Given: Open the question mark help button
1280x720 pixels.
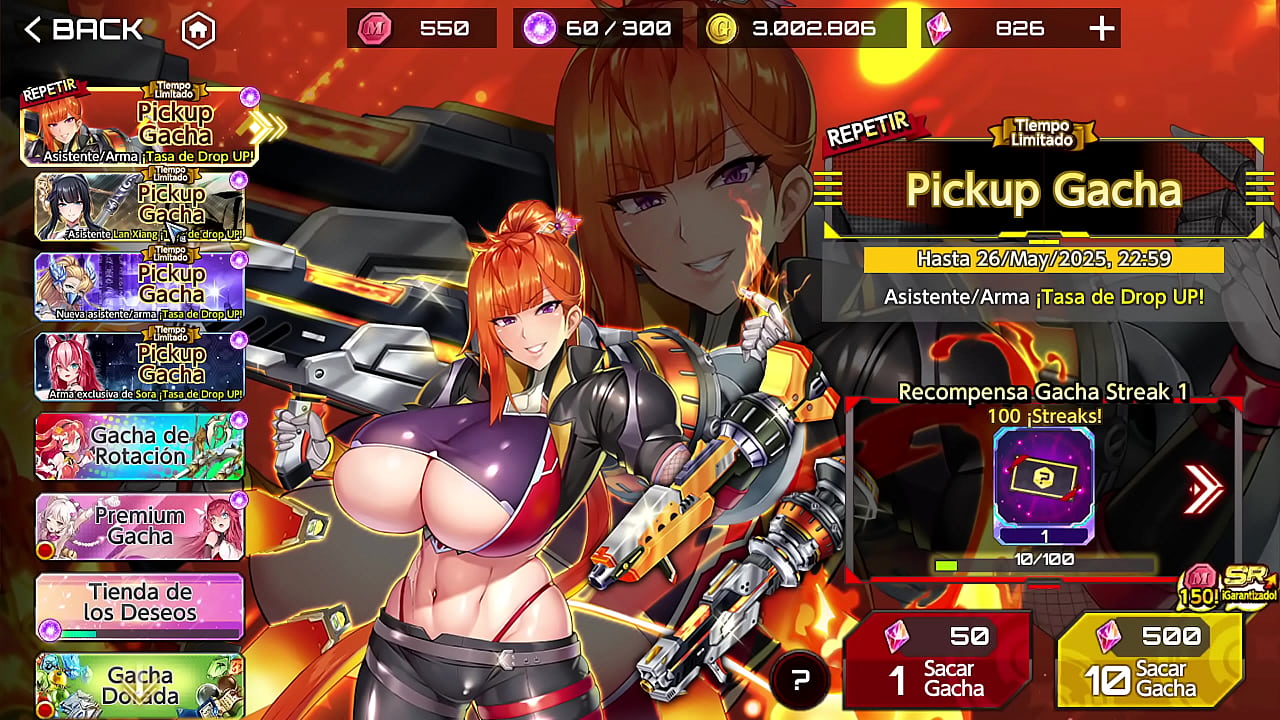Looking at the screenshot, I should pyautogui.click(x=799, y=681).
